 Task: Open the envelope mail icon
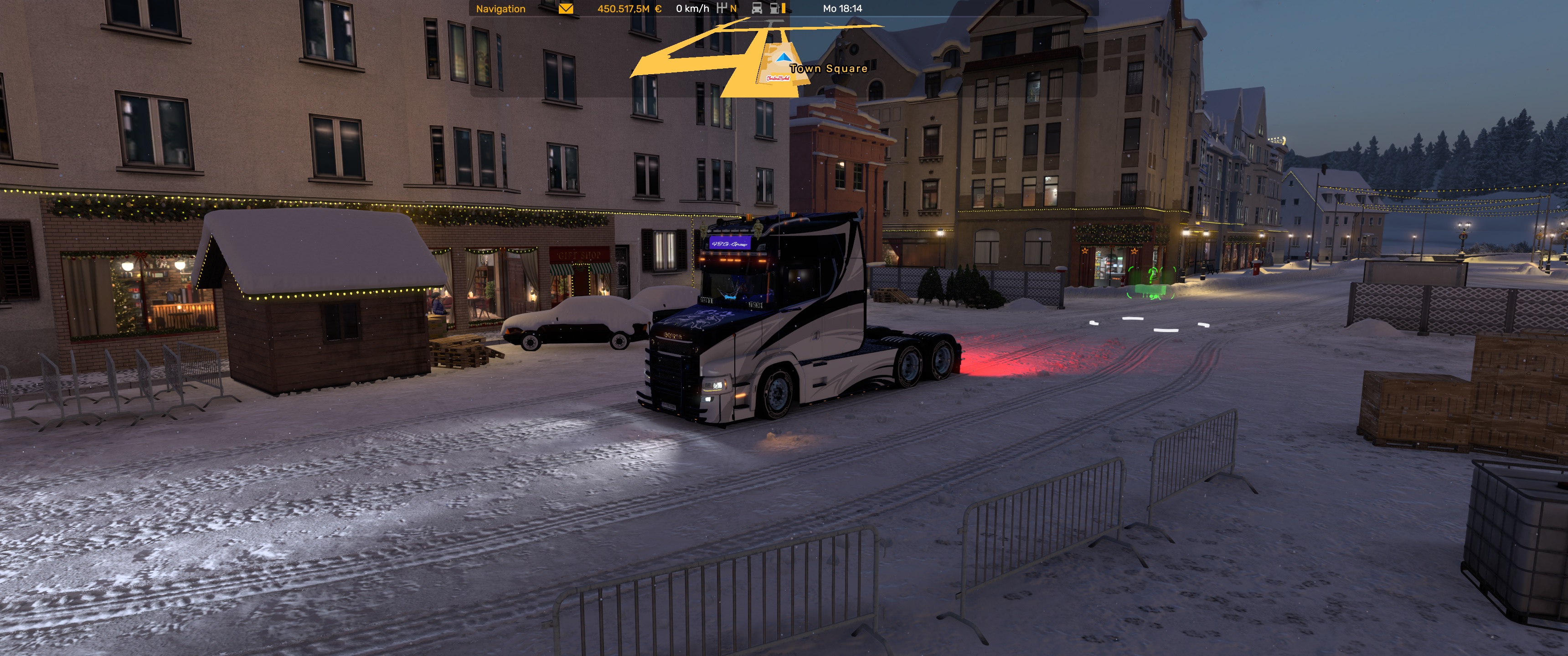coord(566,9)
